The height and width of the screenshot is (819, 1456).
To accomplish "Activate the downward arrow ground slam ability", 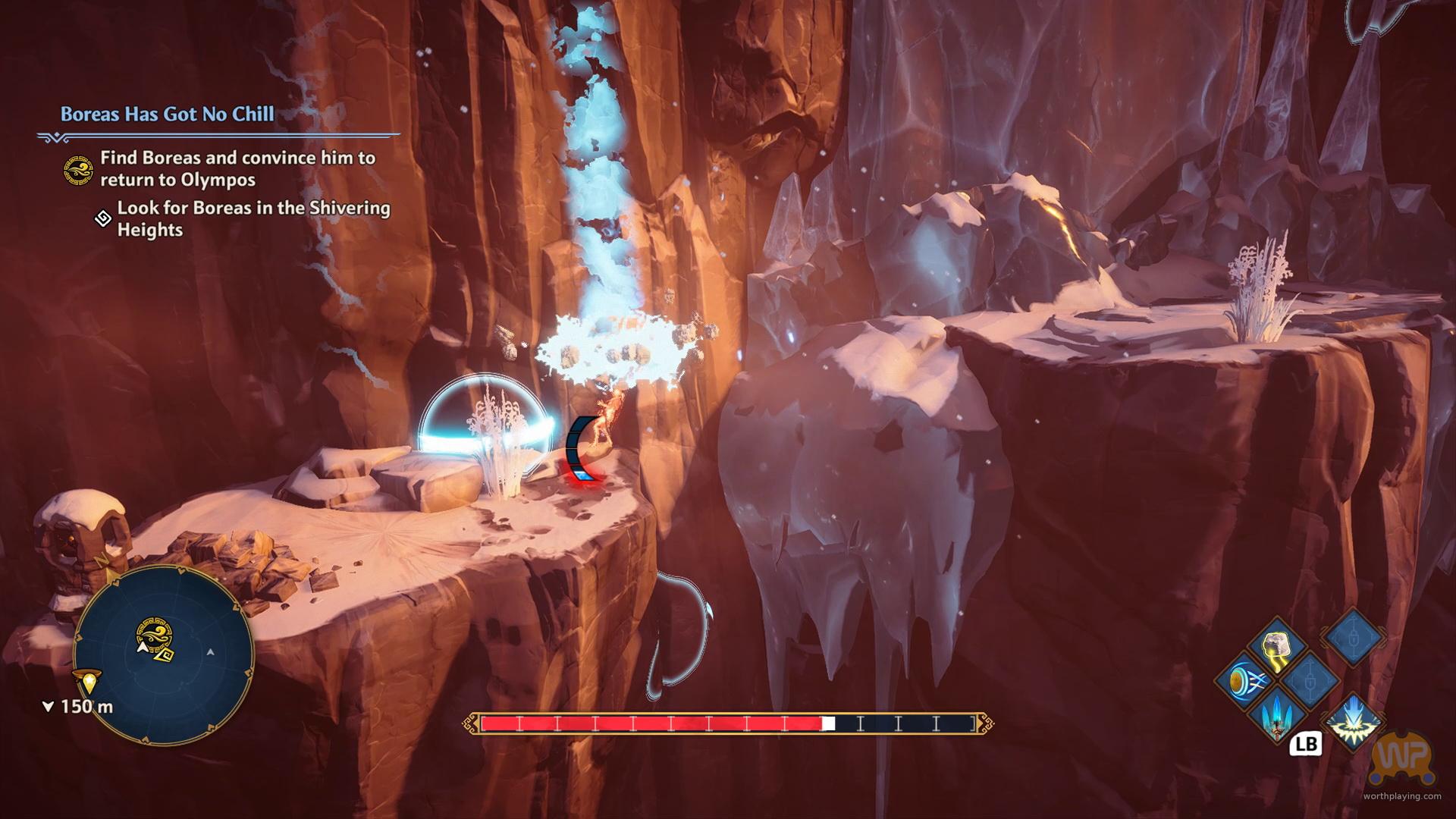I will pos(1352,720).
